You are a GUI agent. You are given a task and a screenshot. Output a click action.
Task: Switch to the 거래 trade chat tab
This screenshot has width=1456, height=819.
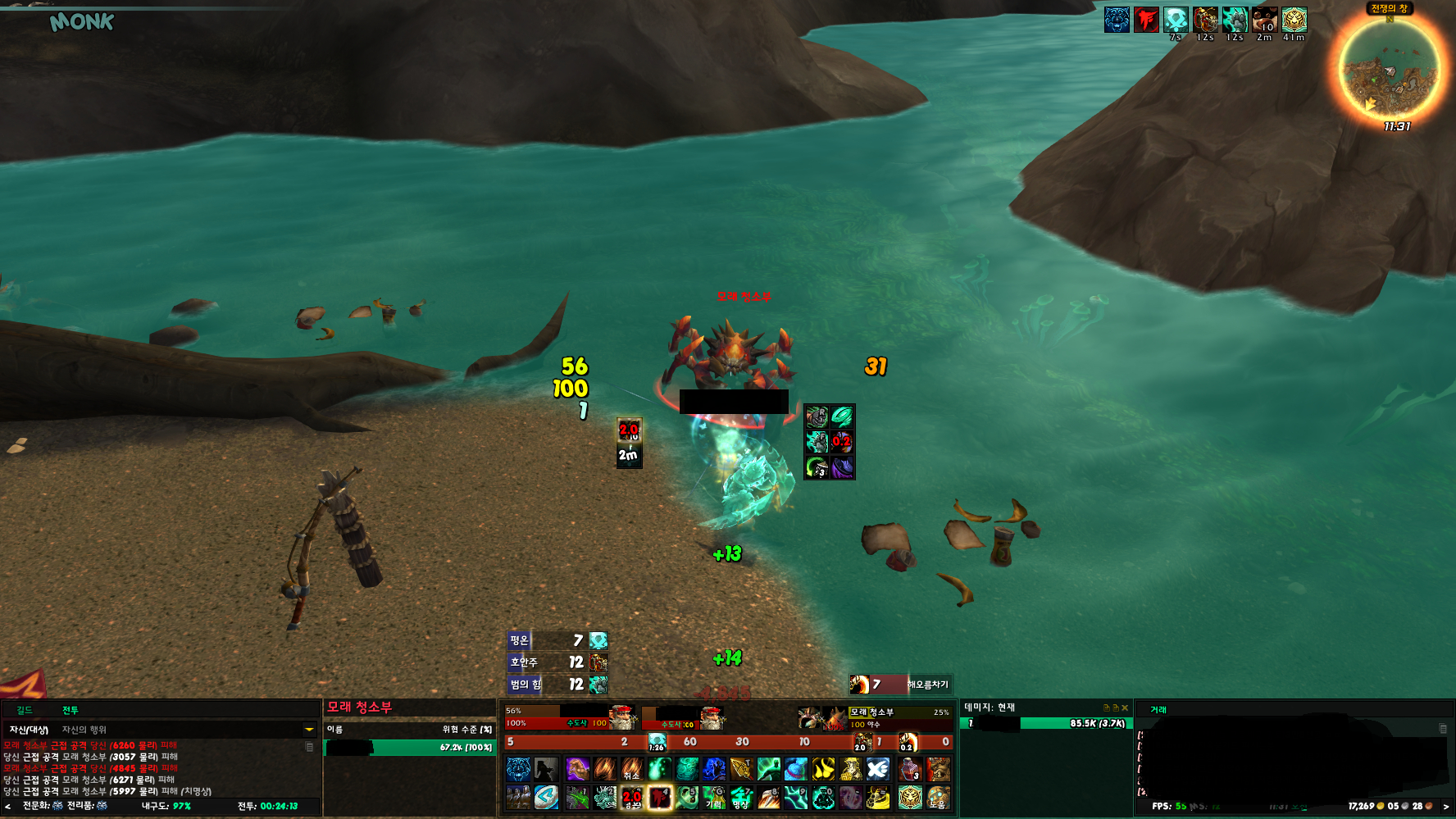(1158, 710)
